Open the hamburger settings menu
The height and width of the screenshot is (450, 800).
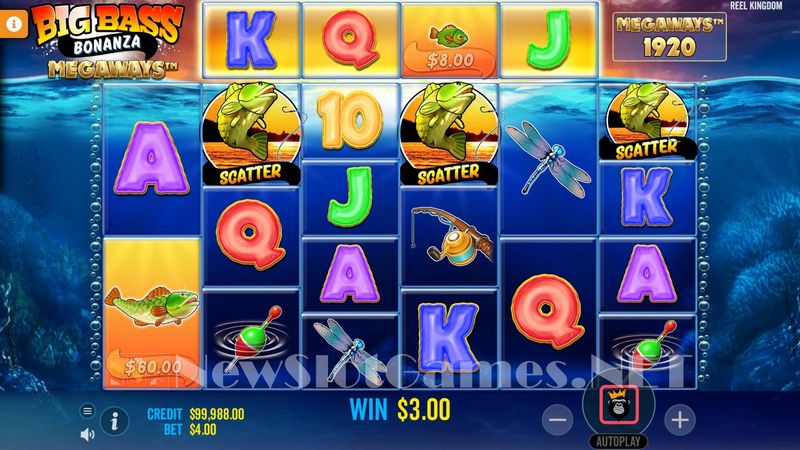tap(87, 410)
